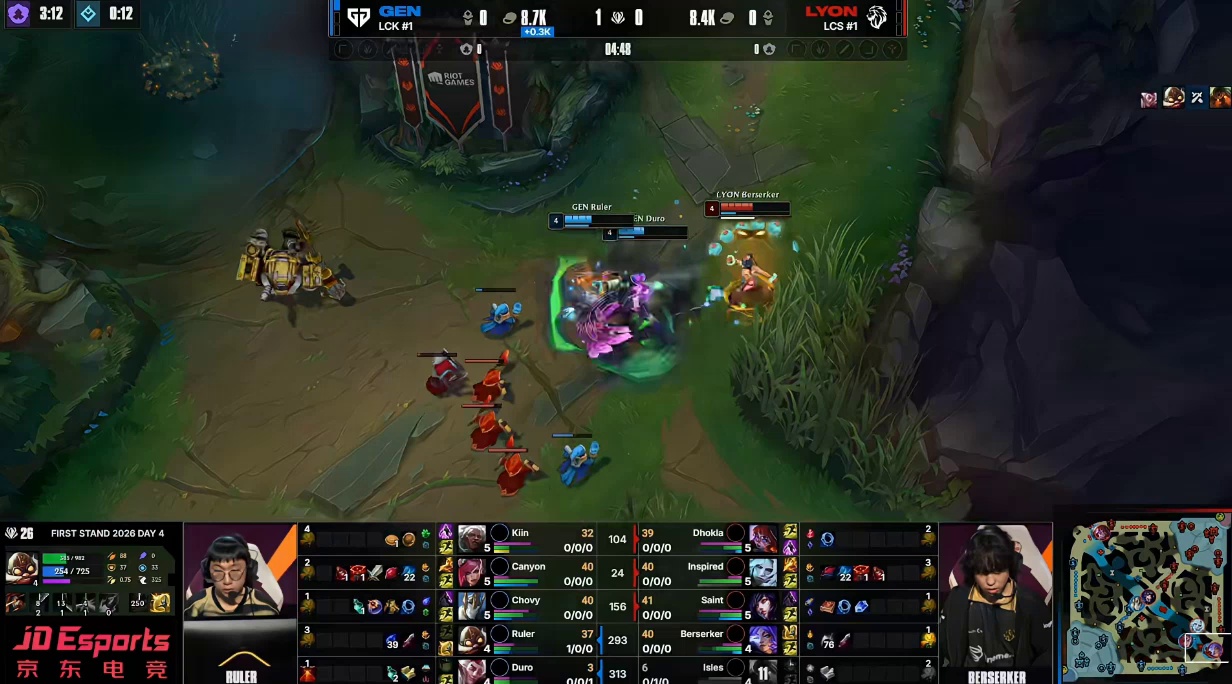Image resolution: width=1232 pixels, height=684 pixels.
Task: Click the crossed-swords icon in kill feed
Action: point(1197,98)
